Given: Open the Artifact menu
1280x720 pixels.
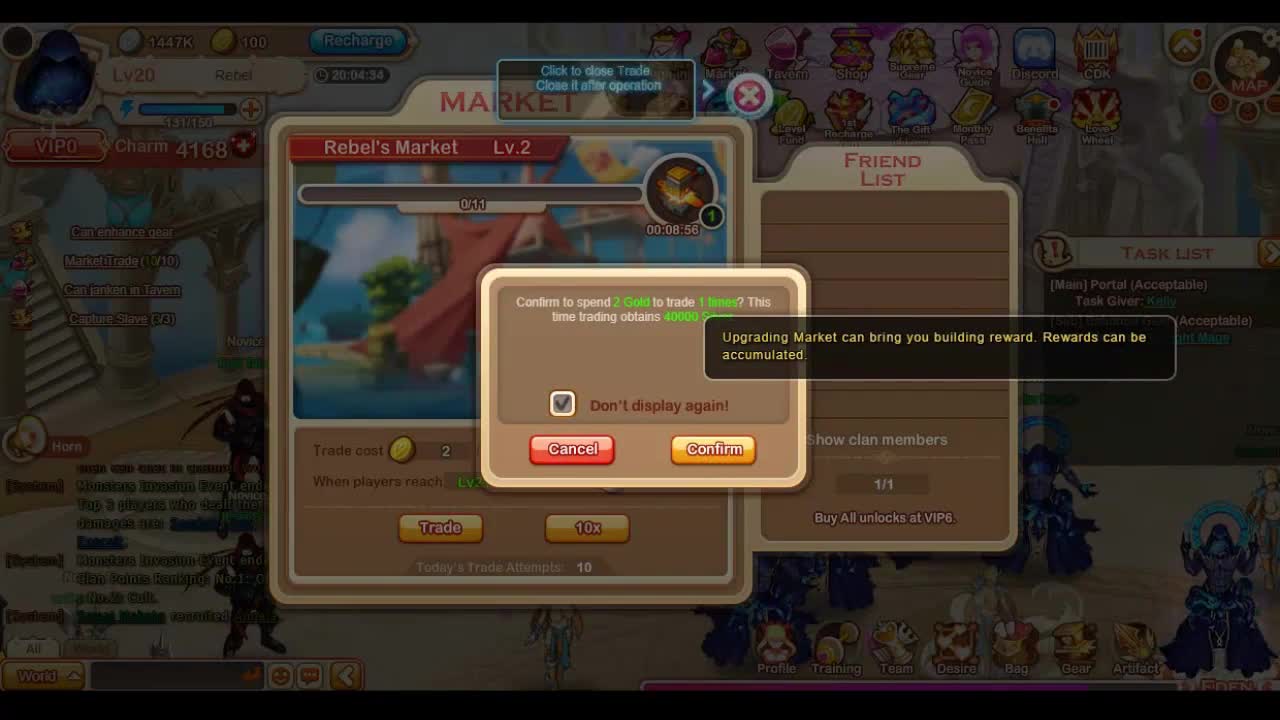Looking at the screenshot, I should [1136, 648].
